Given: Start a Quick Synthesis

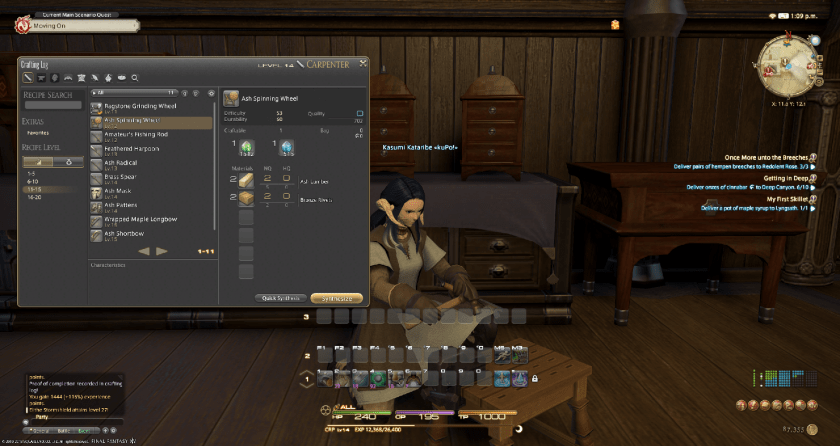Looking at the screenshot, I should point(281,298).
